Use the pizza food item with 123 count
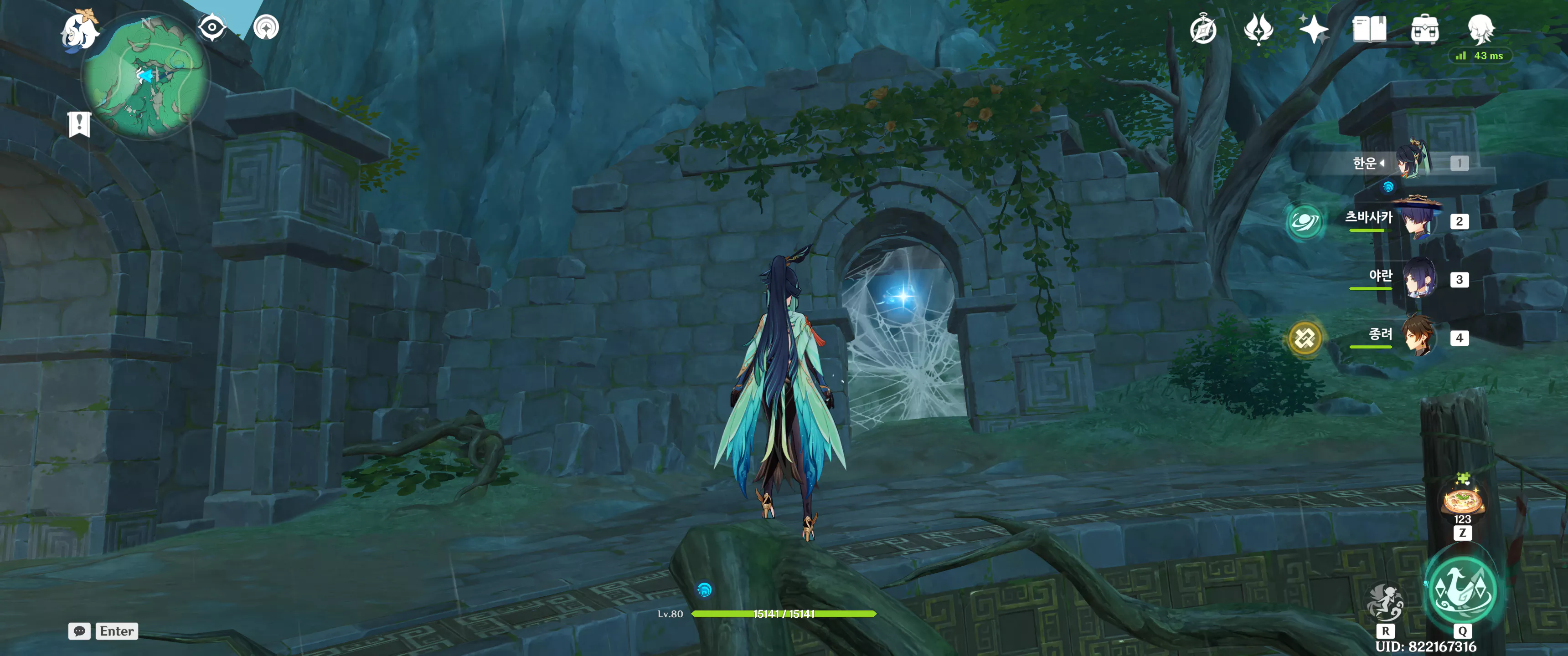This screenshot has width=1568, height=656. pos(1462,501)
